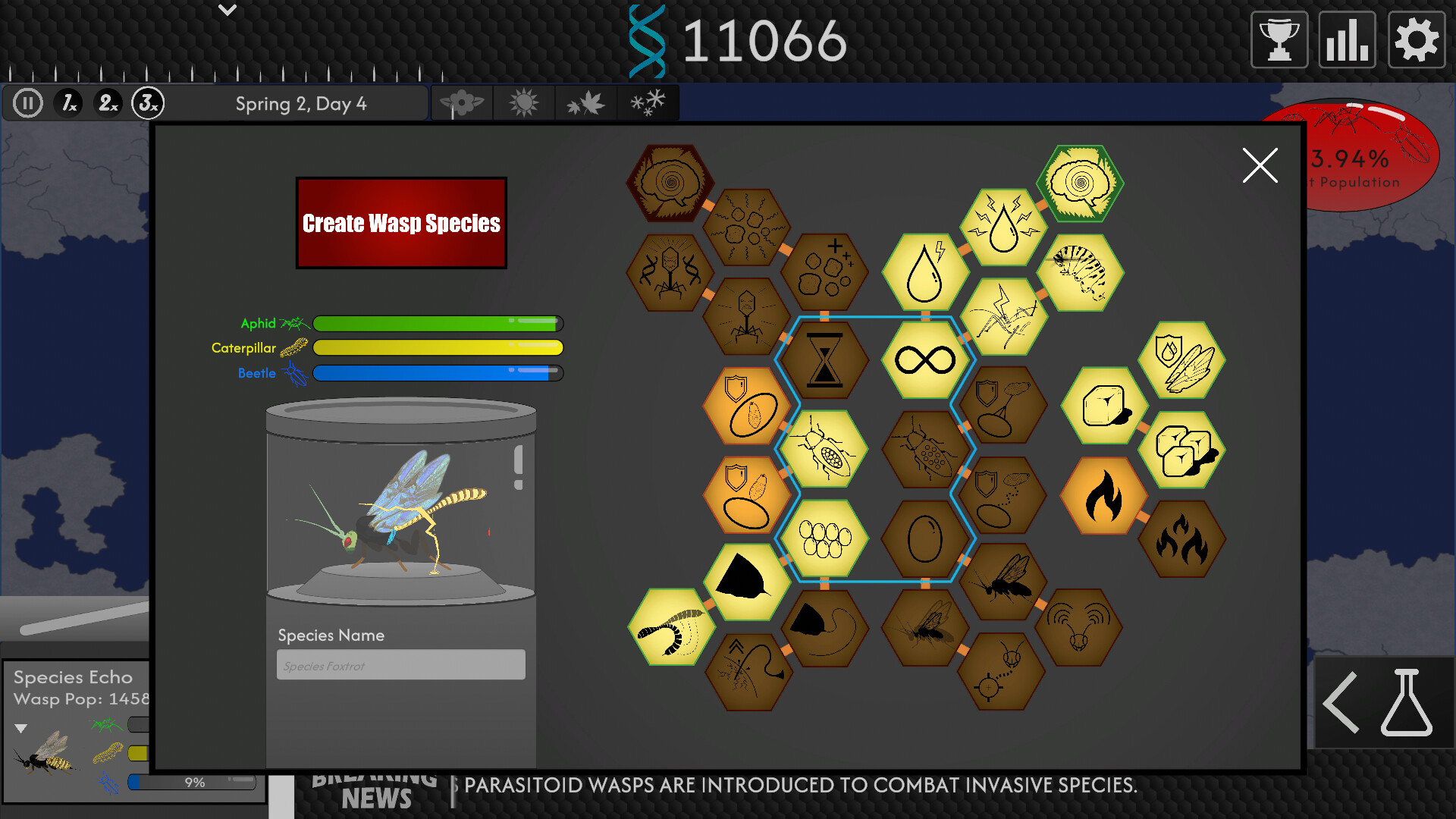Click the green Aphid population bar
Image resolution: width=1456 pixels, height=819 pixels.
[438, 324]
